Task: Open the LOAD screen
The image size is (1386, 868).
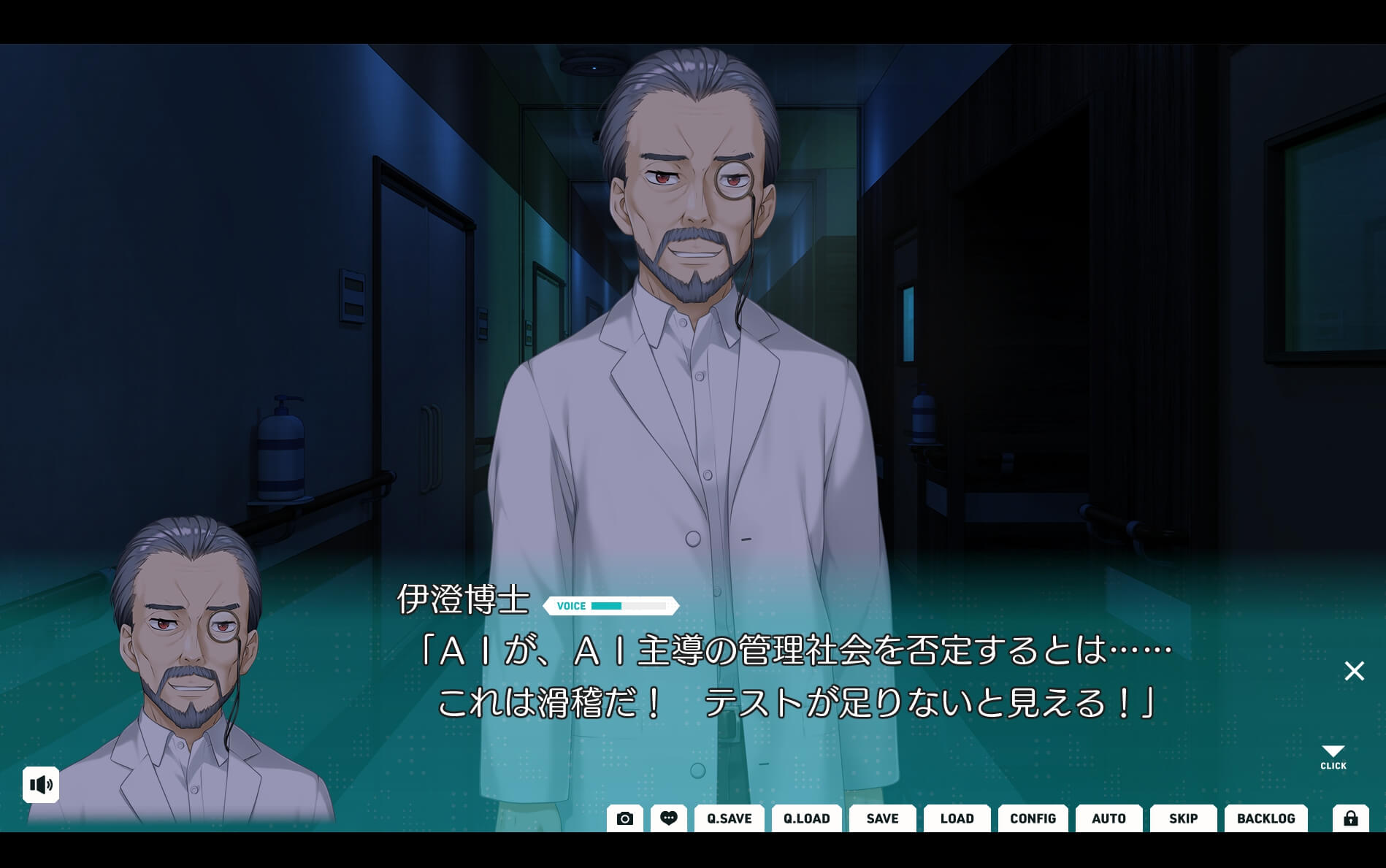Action: coord(957,818)
